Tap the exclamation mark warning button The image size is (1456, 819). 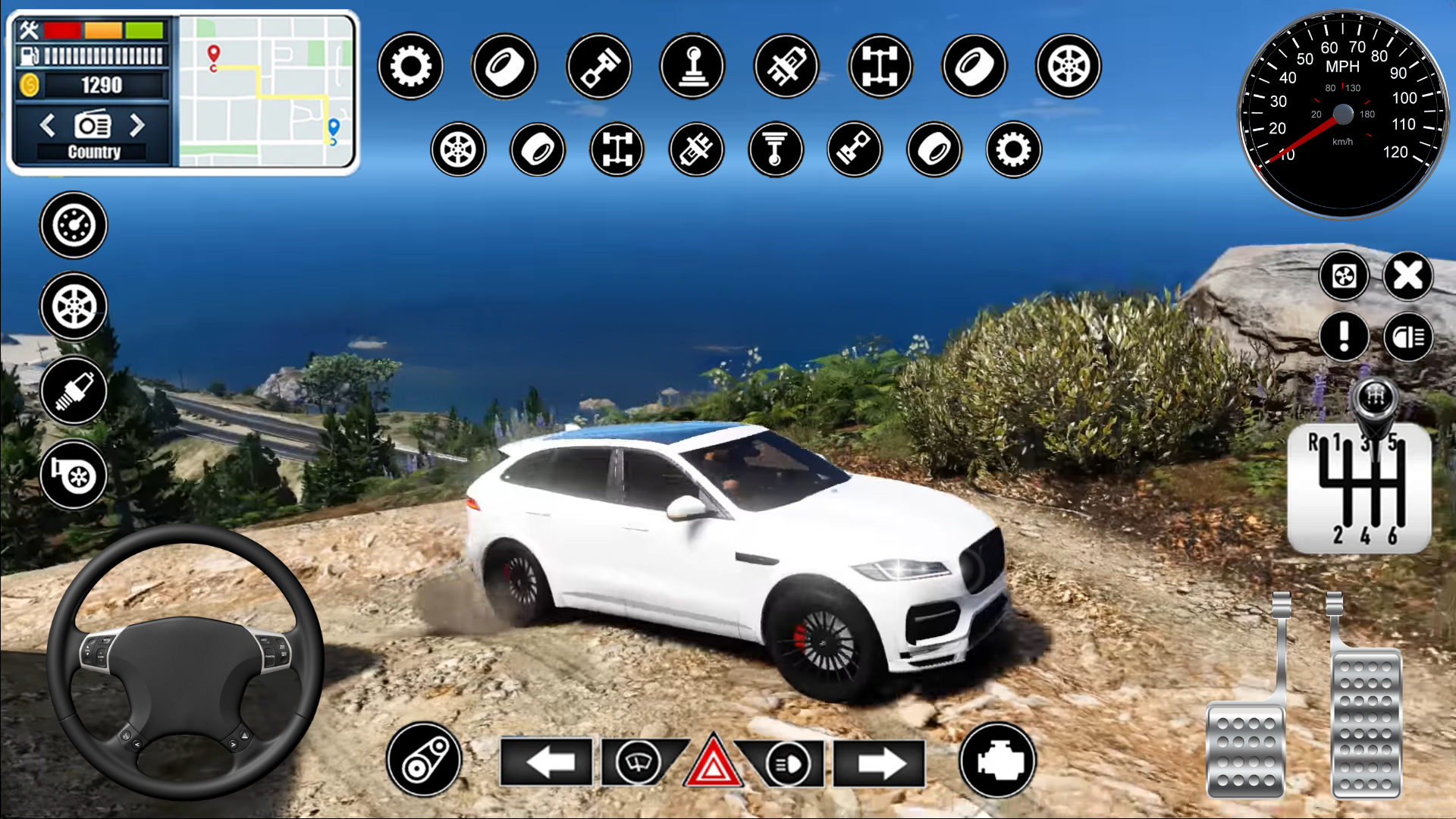coord(1344,336)
